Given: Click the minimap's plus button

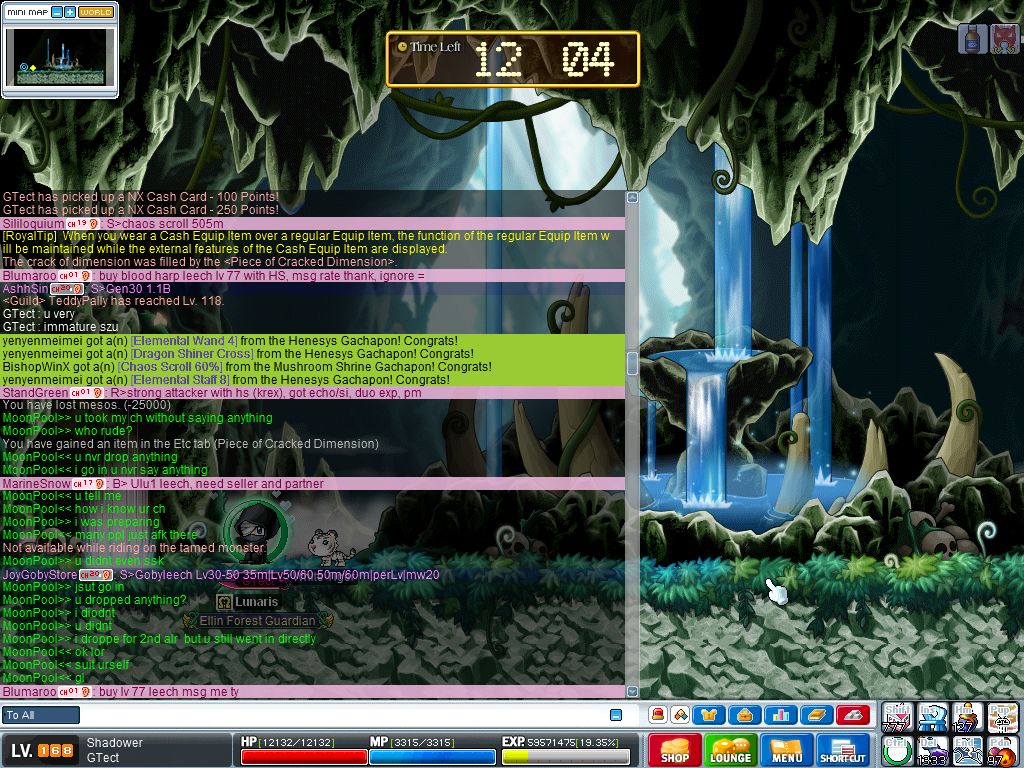Looking at the screenshot, I should click(x=69, y=12).
